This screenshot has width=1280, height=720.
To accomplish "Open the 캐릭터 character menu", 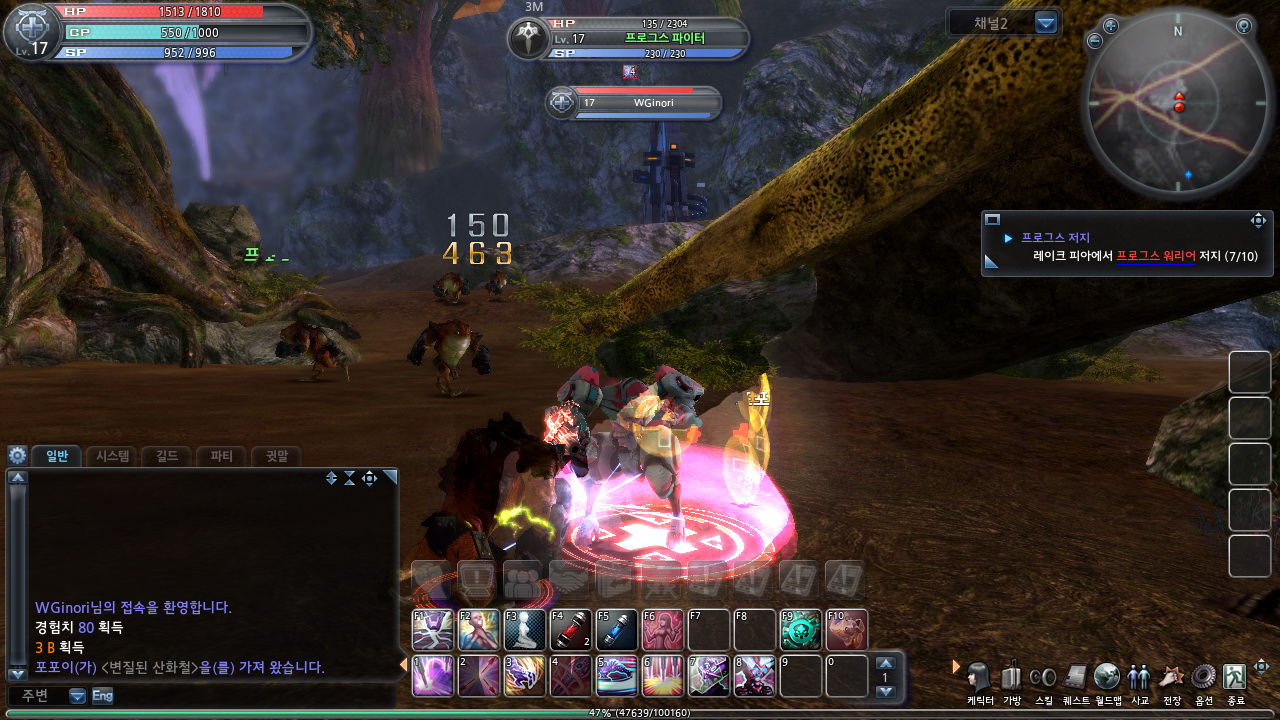I will (x=979, y=680).
